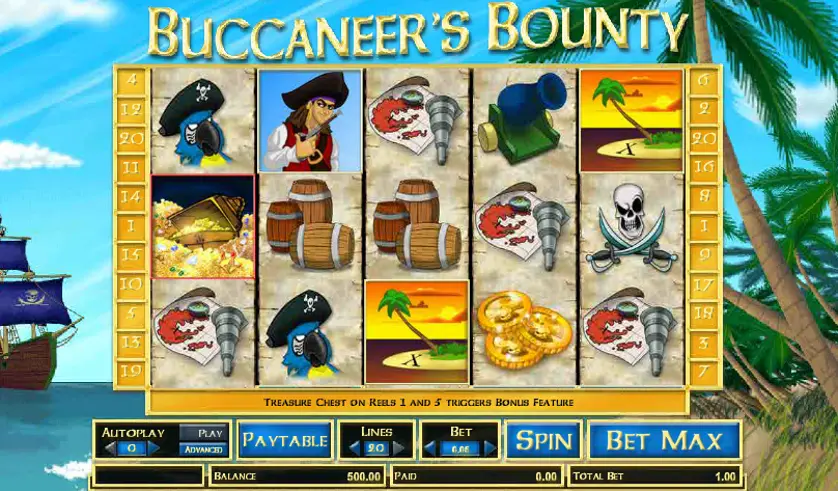The image size is (838, 491).
Task: Increase the autoplay count
Action: [x=155, y=449]
